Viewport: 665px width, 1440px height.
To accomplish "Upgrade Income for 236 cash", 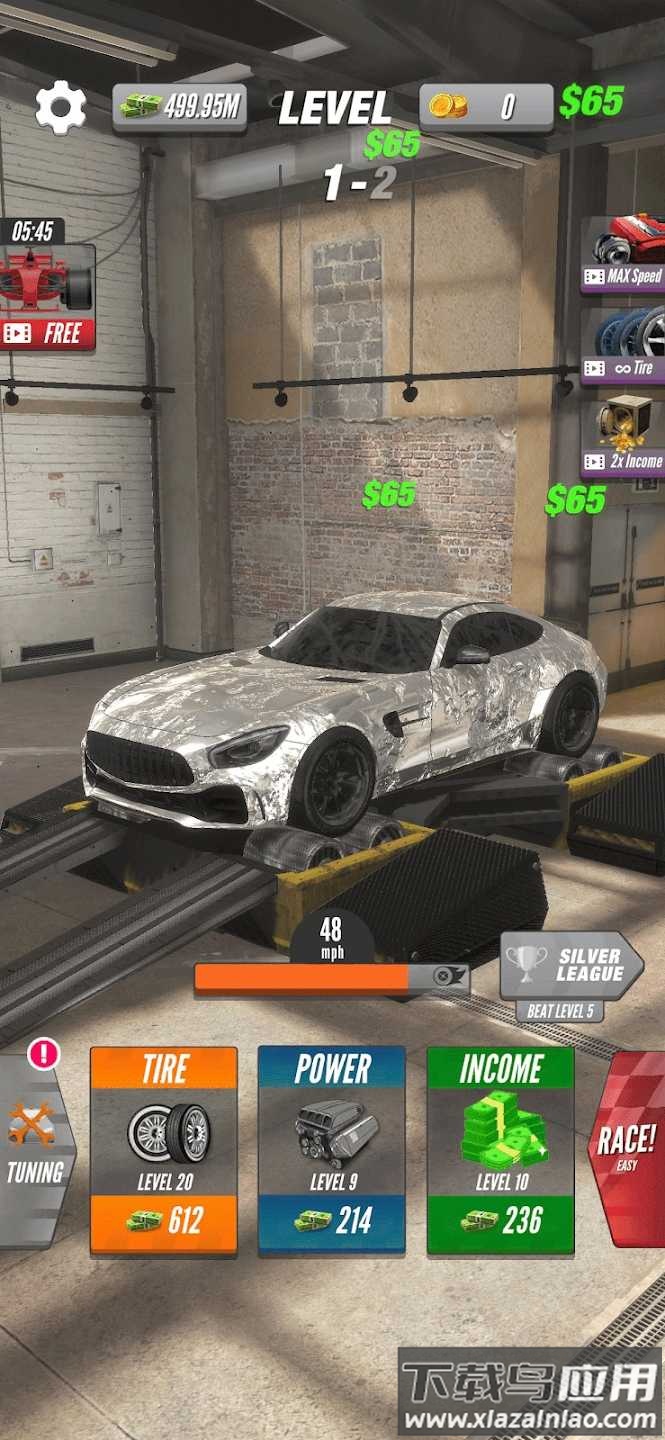I will [500, 1150].
